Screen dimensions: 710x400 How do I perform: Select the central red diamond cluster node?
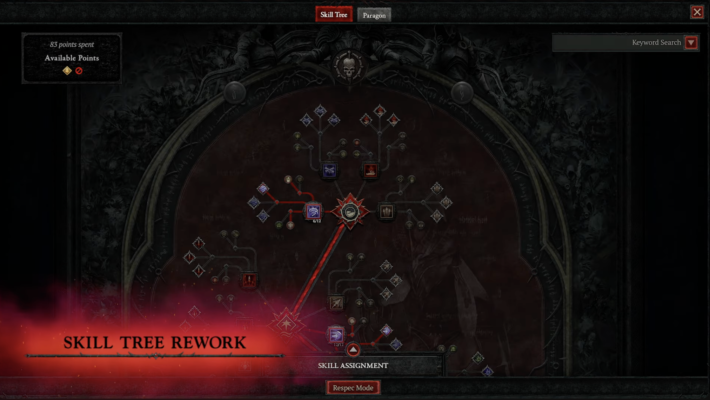coord(350,211)
